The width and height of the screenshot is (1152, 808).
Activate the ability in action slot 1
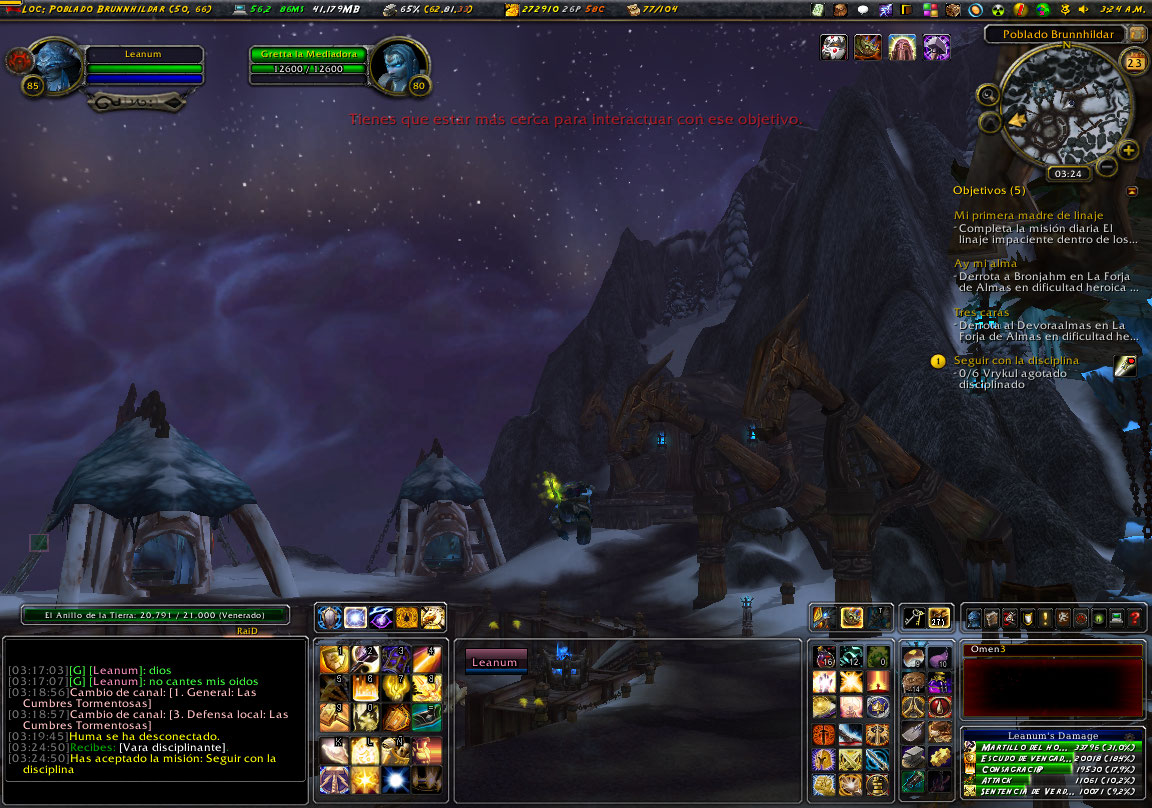pos(334,660)
